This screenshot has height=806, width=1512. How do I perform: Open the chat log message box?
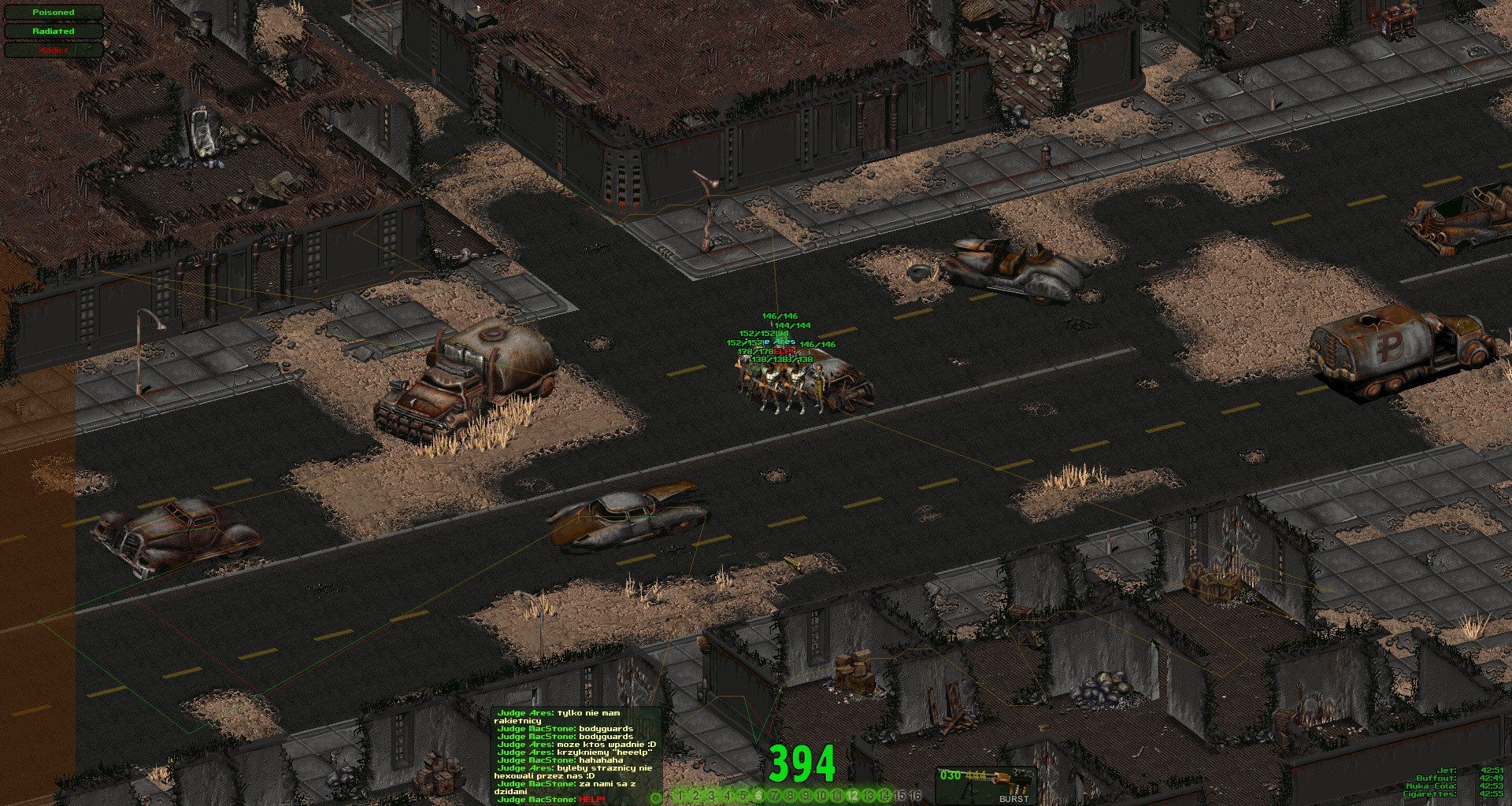(x=576, y=756)
